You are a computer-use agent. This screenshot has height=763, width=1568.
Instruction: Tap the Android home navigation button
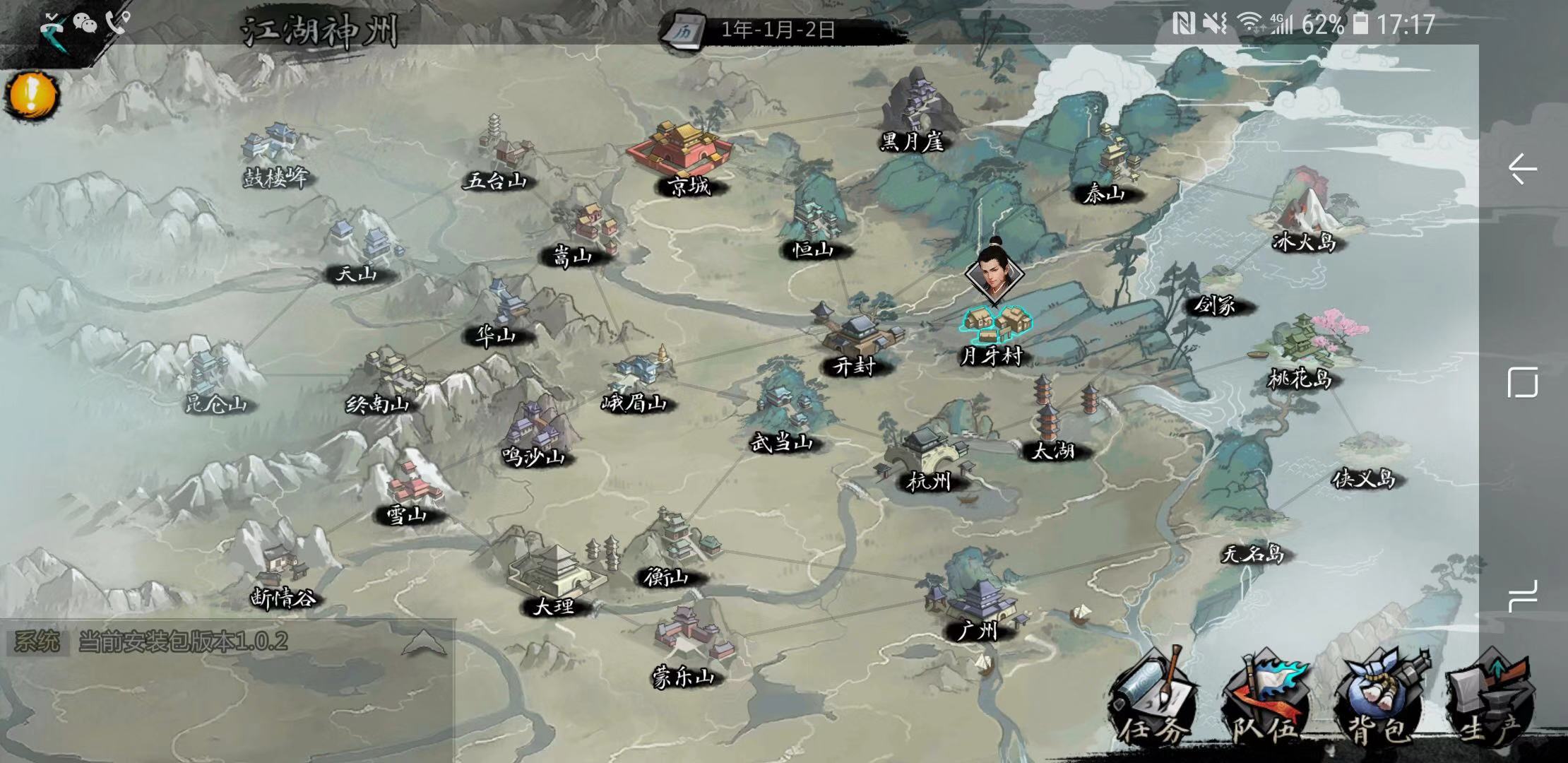coord(1522,383)
